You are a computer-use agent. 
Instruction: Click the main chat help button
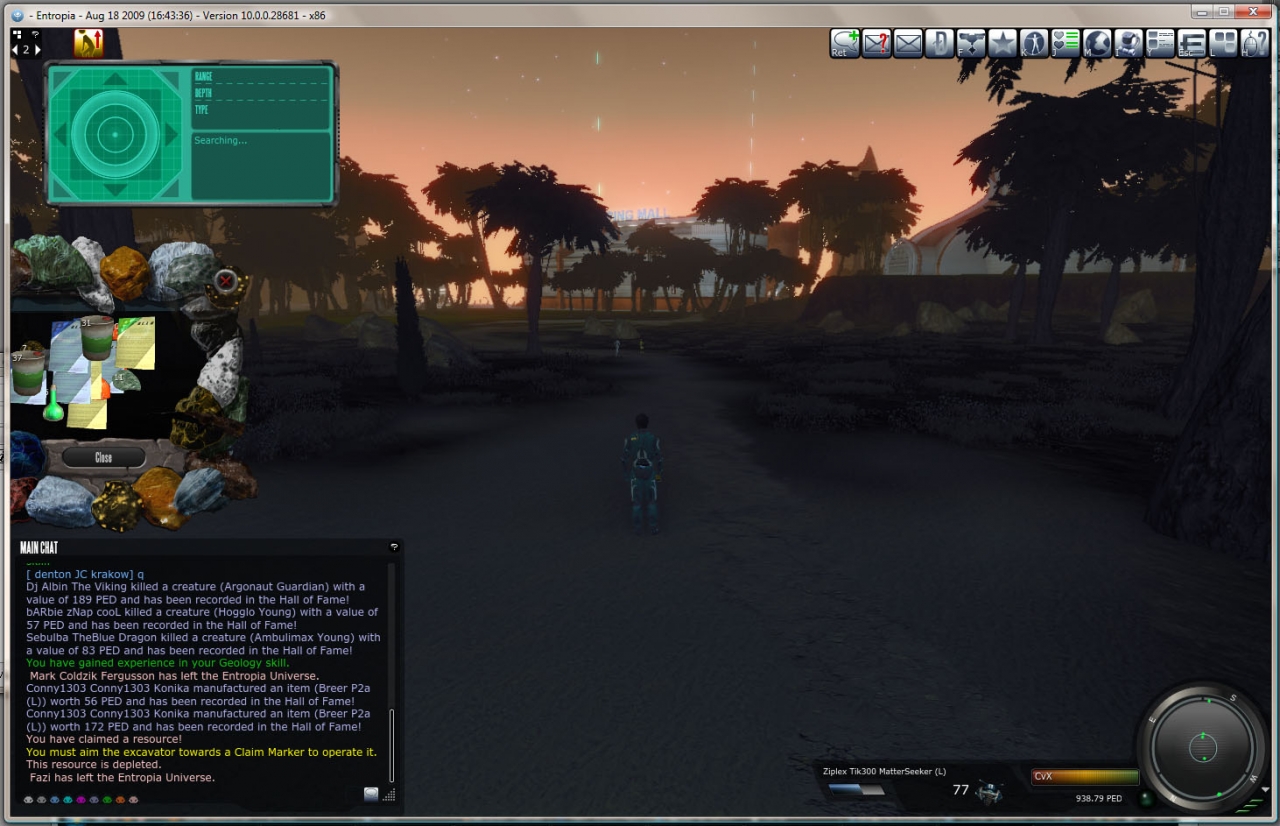coord(394,547)
